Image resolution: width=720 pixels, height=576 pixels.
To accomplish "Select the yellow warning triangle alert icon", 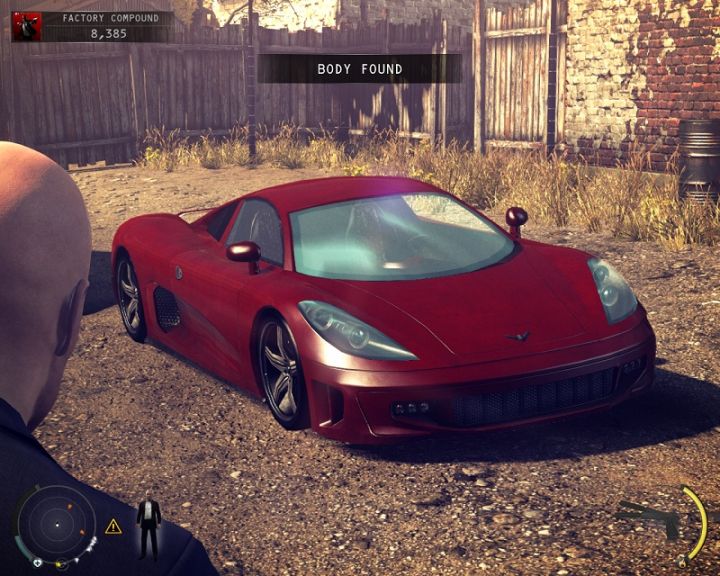I will pyautogui.click(x=113, y=526).
